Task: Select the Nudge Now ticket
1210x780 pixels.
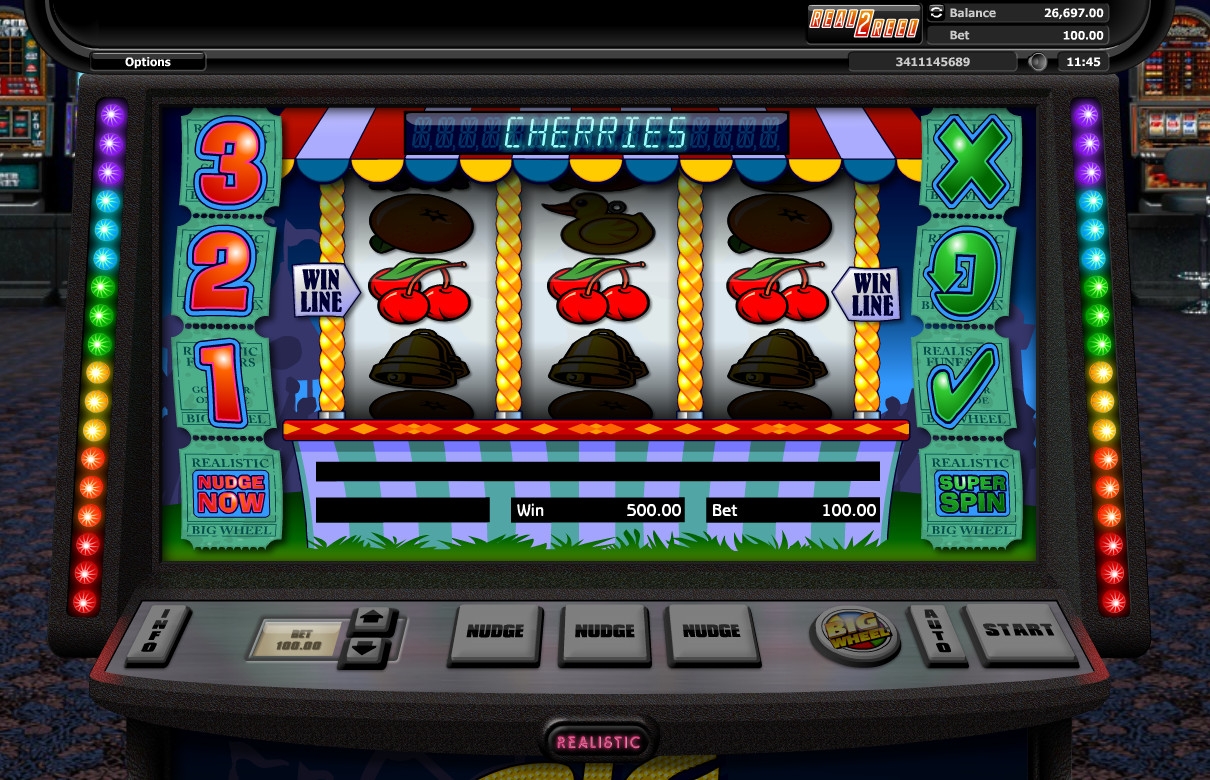Action: tap(231, 495)
